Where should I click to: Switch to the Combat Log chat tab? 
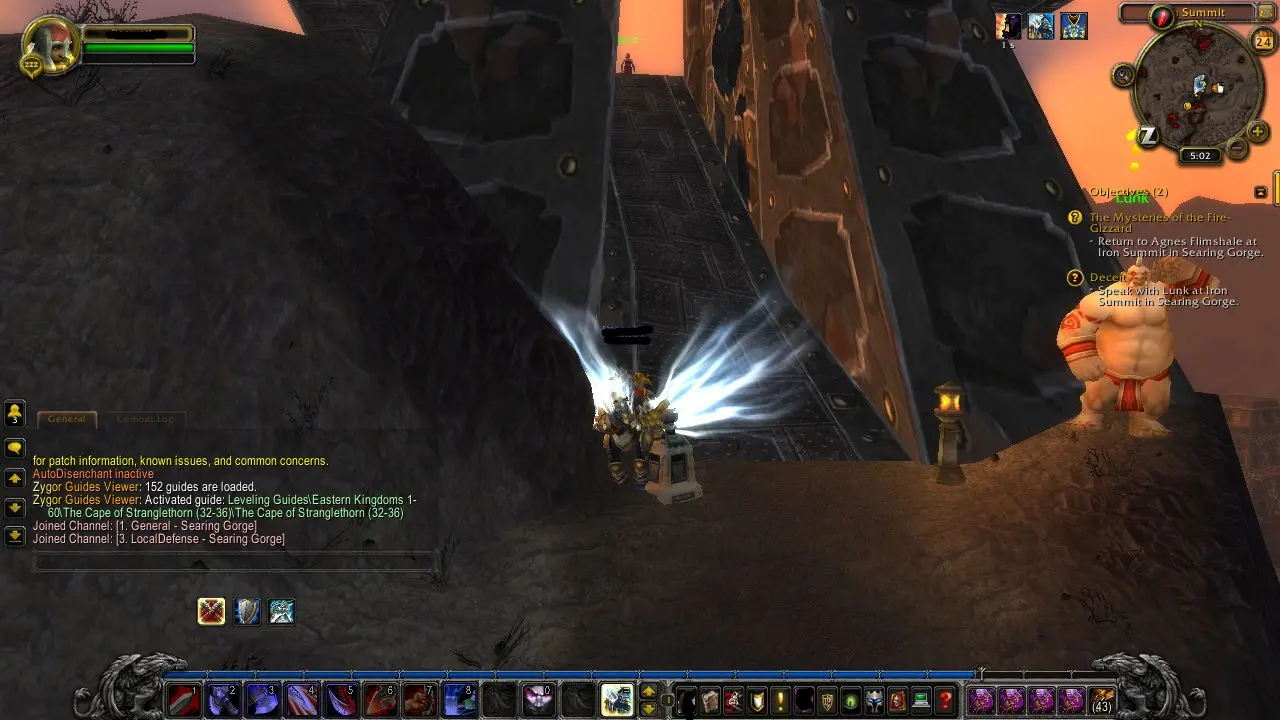144,419
